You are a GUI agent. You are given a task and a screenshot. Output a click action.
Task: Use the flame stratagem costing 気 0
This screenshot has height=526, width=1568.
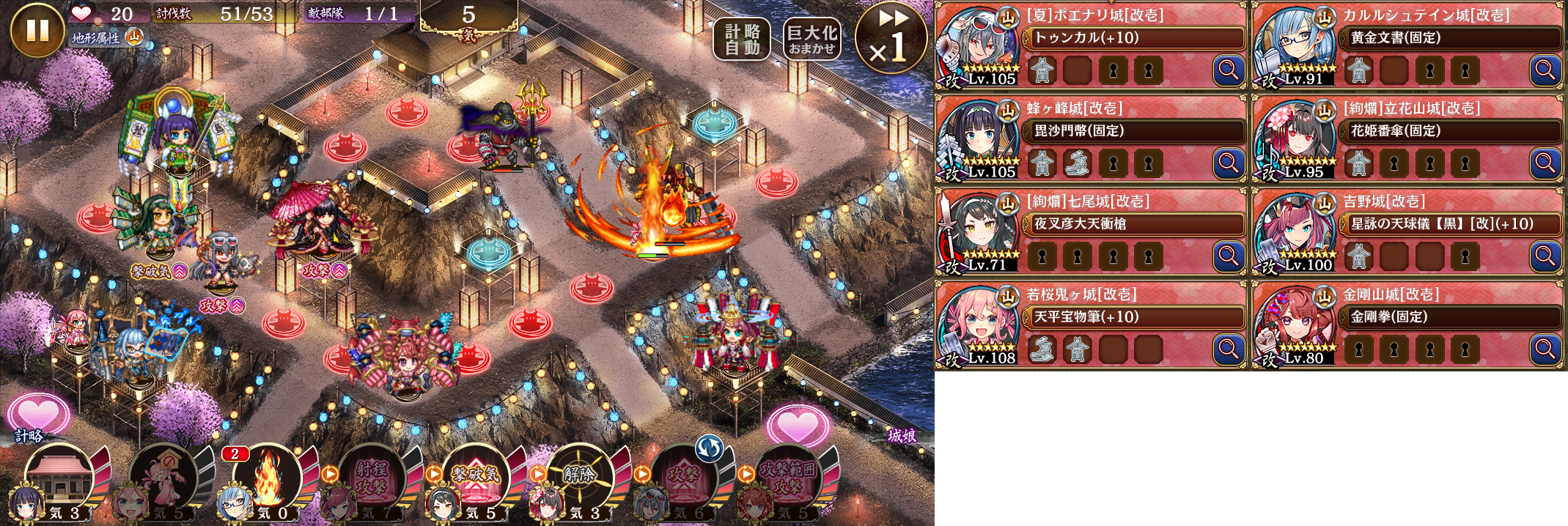(x=267, y=478)
